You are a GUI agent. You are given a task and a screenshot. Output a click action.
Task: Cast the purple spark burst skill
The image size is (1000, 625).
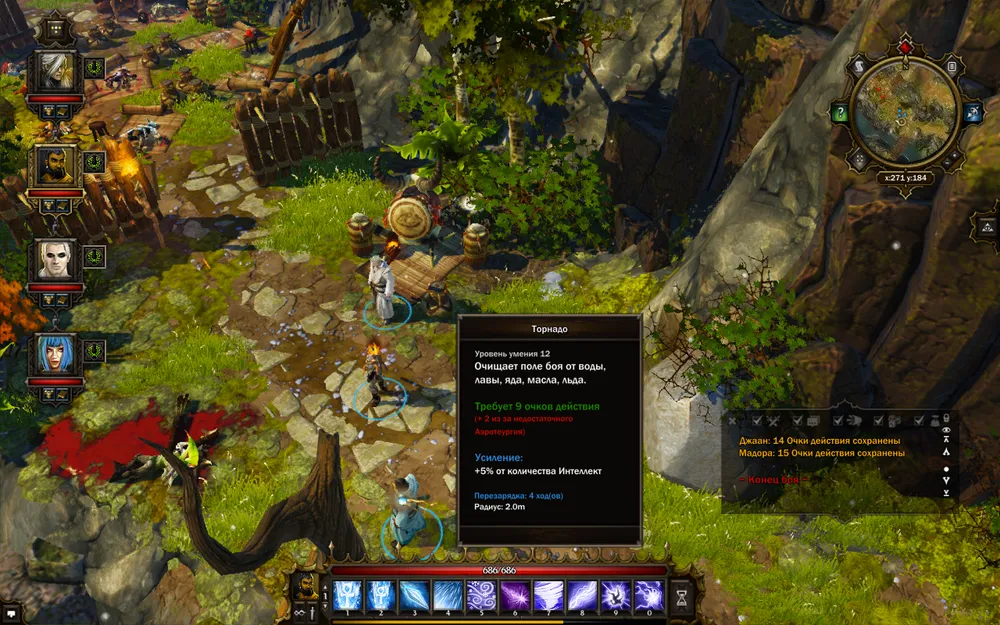pyautogui.click(x=514, y=595)
